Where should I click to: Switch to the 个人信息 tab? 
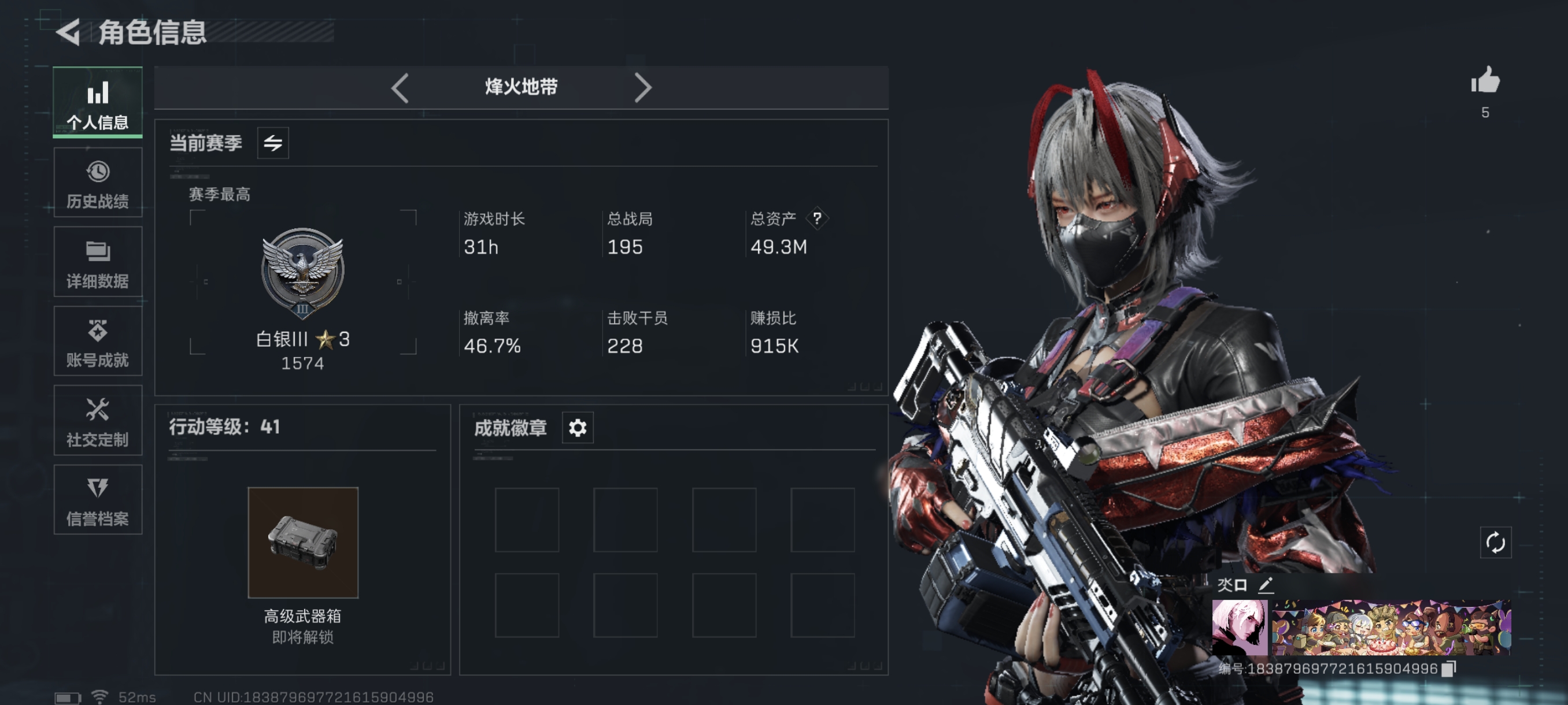pyautogui.click(x=97, y=102)
